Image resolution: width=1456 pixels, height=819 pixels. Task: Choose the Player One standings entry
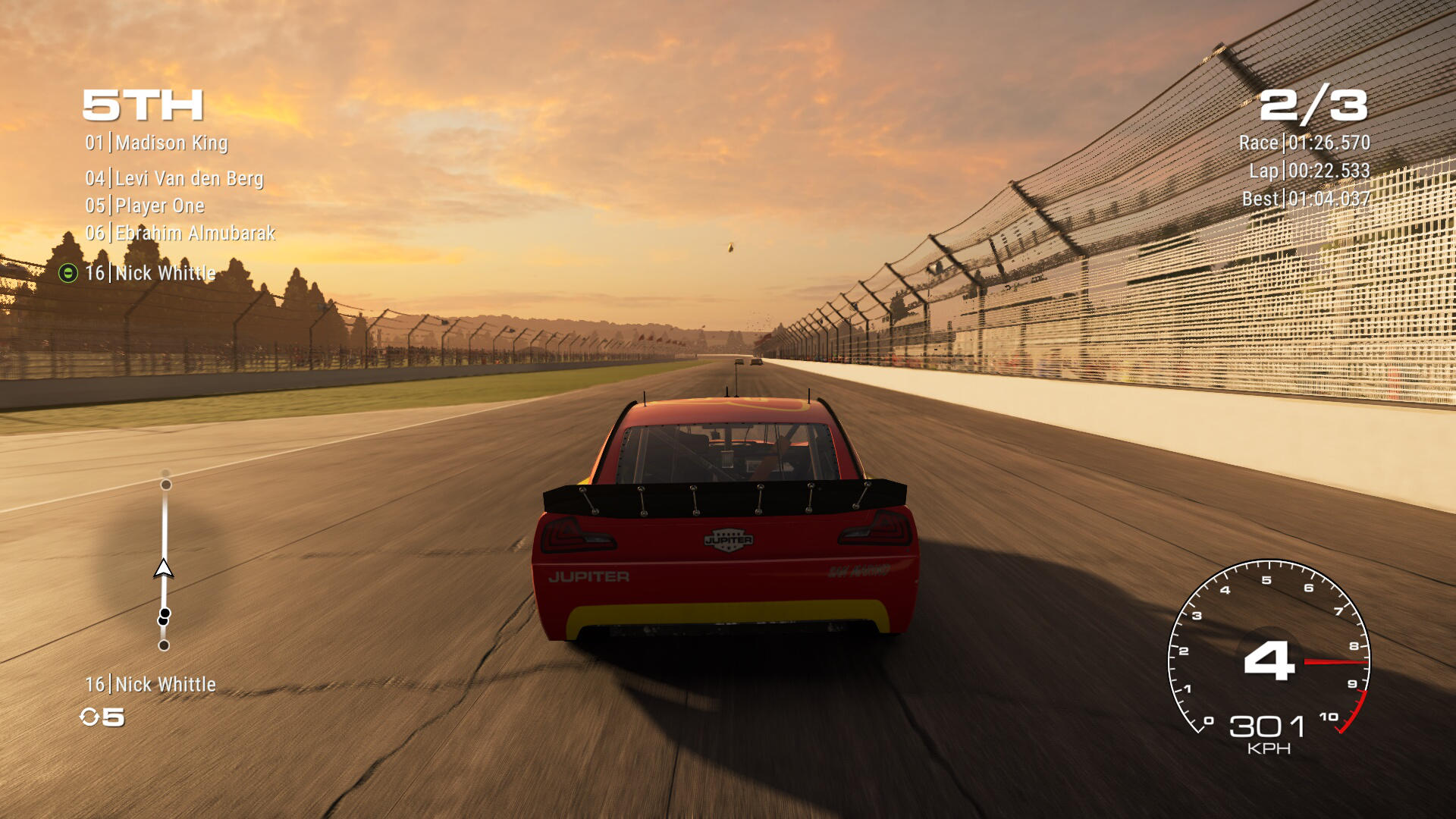point(145,206)
